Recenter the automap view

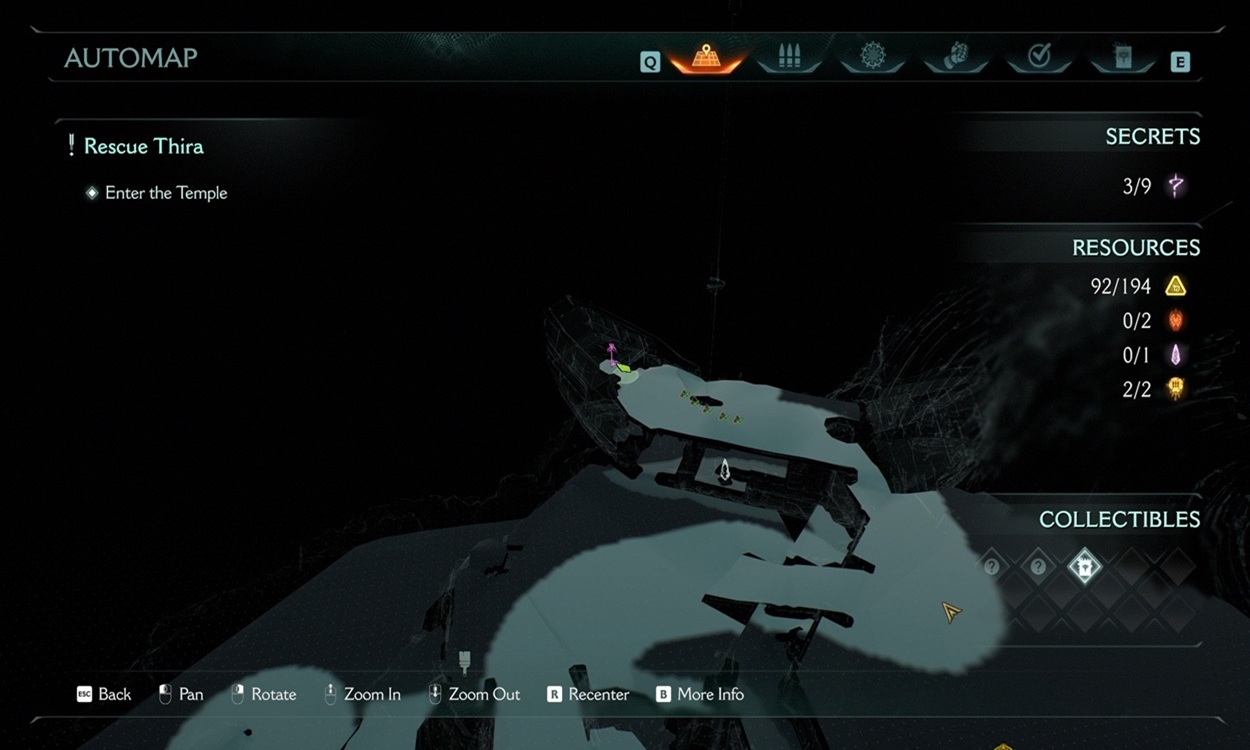point(588,694)
